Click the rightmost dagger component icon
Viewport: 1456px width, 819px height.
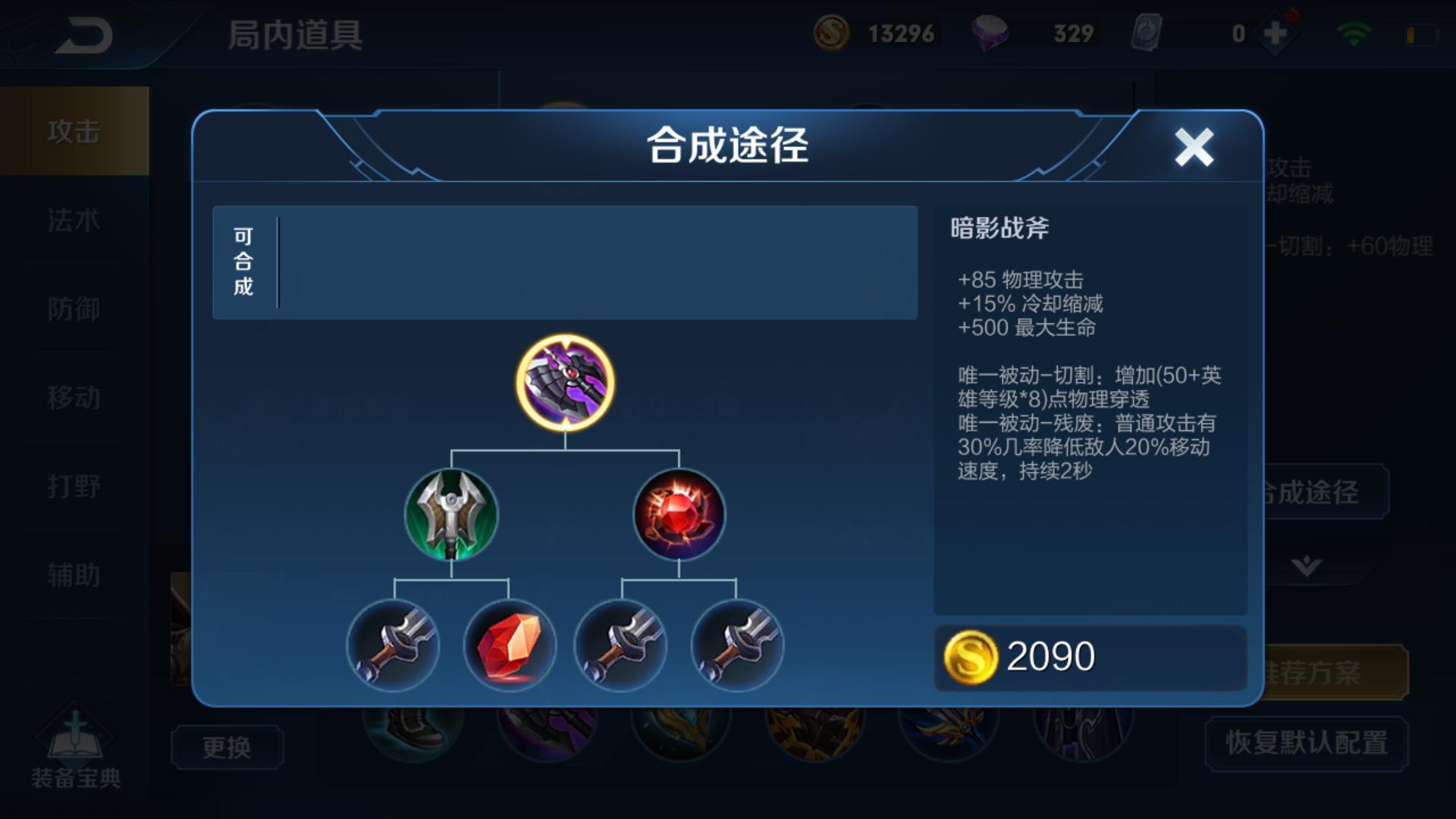click(x=734, y=646)
